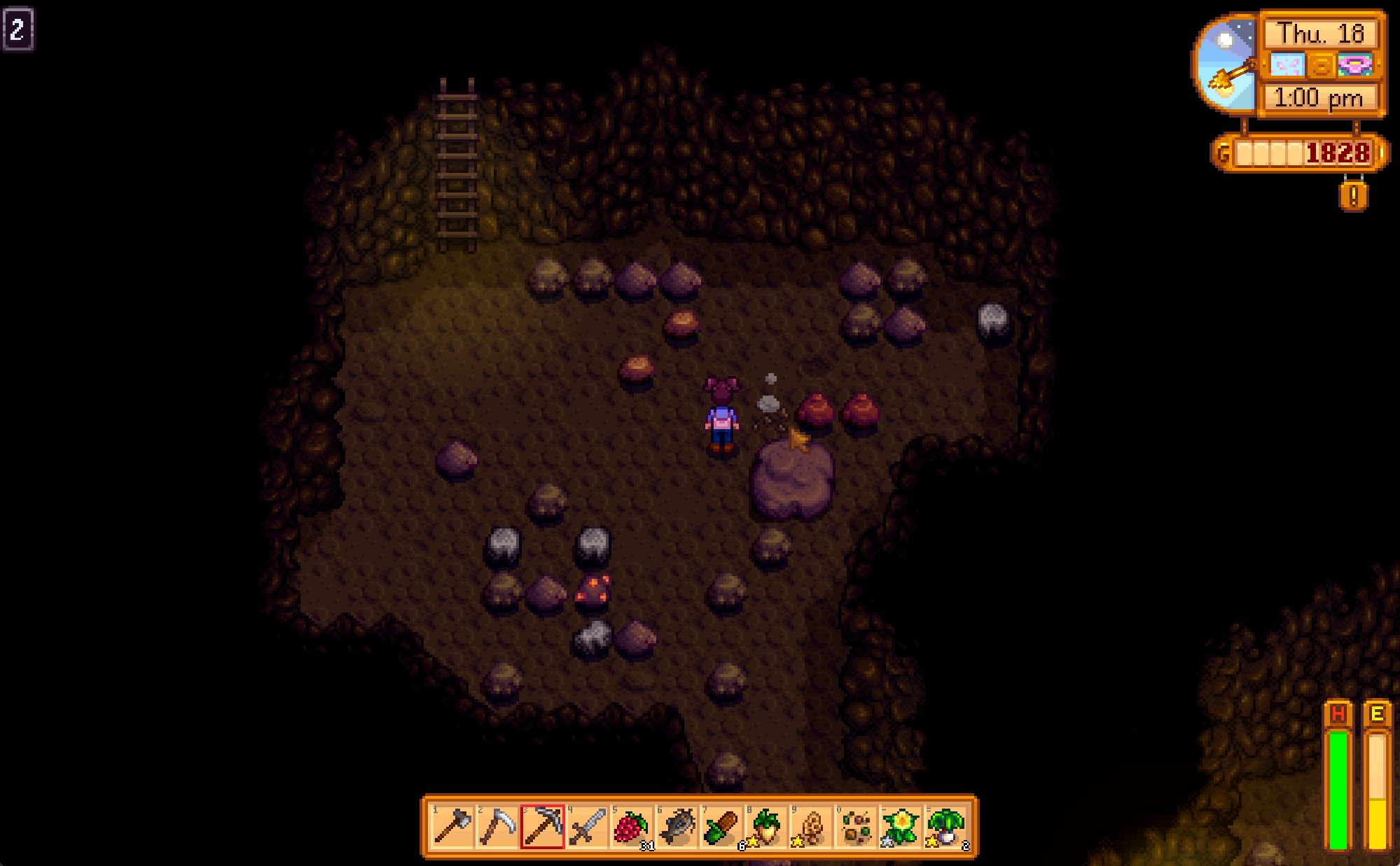
Task: Select the axe in the hotbar
Action: (452, 827)
